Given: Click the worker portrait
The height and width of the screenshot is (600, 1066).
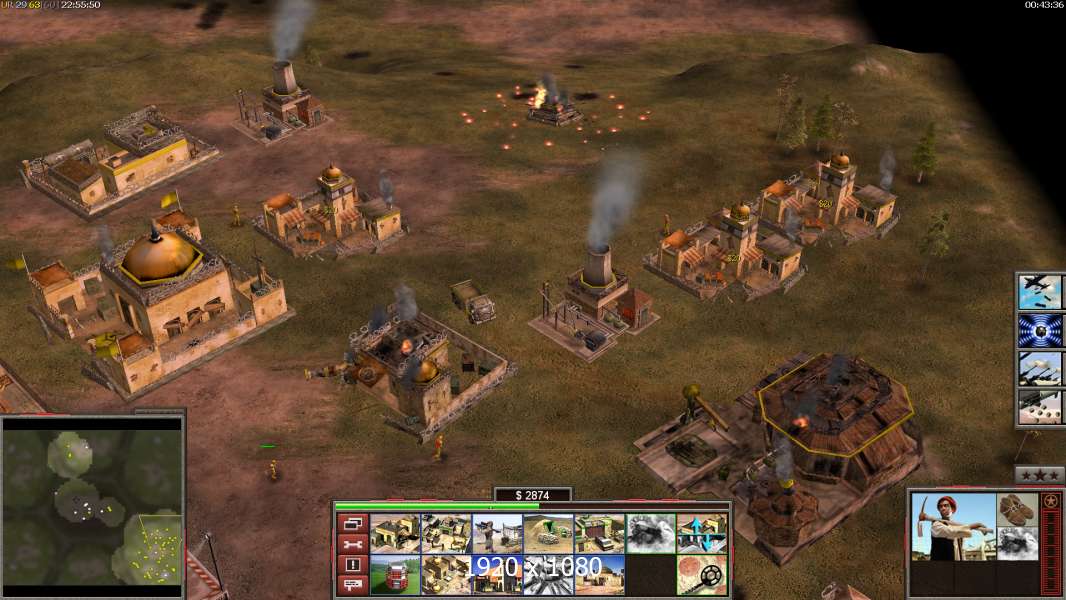Looking at the screenshot, I should (x=953, y=526).
